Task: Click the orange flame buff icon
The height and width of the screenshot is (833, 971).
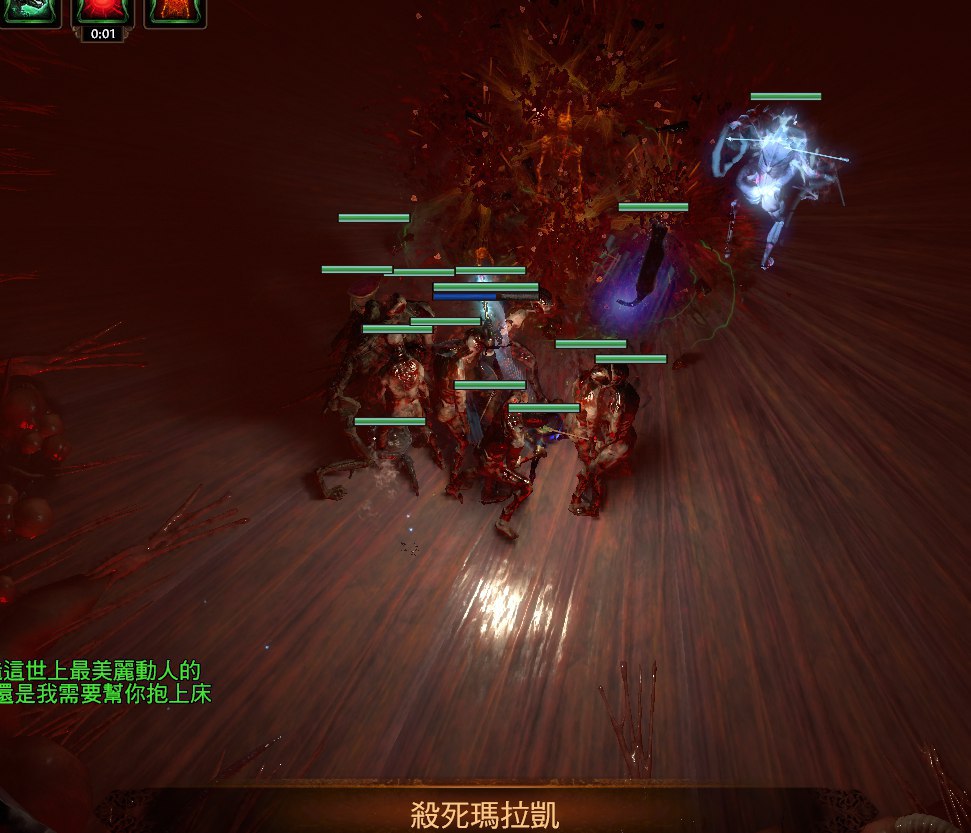Action: coord(175,10)
